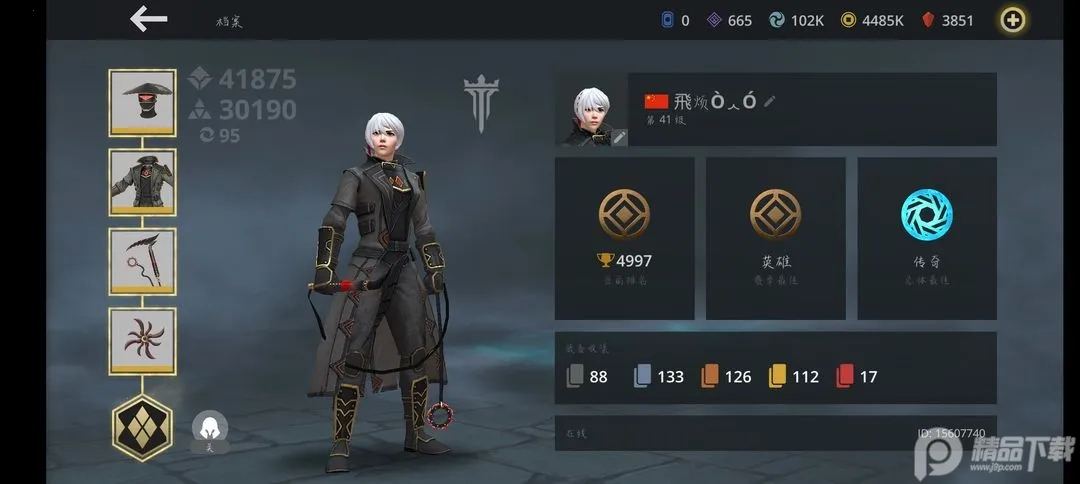The width and height of the screenshot is (1080, 484).
Task: View the 英雄 rank panel
Action: pos(775,238)
